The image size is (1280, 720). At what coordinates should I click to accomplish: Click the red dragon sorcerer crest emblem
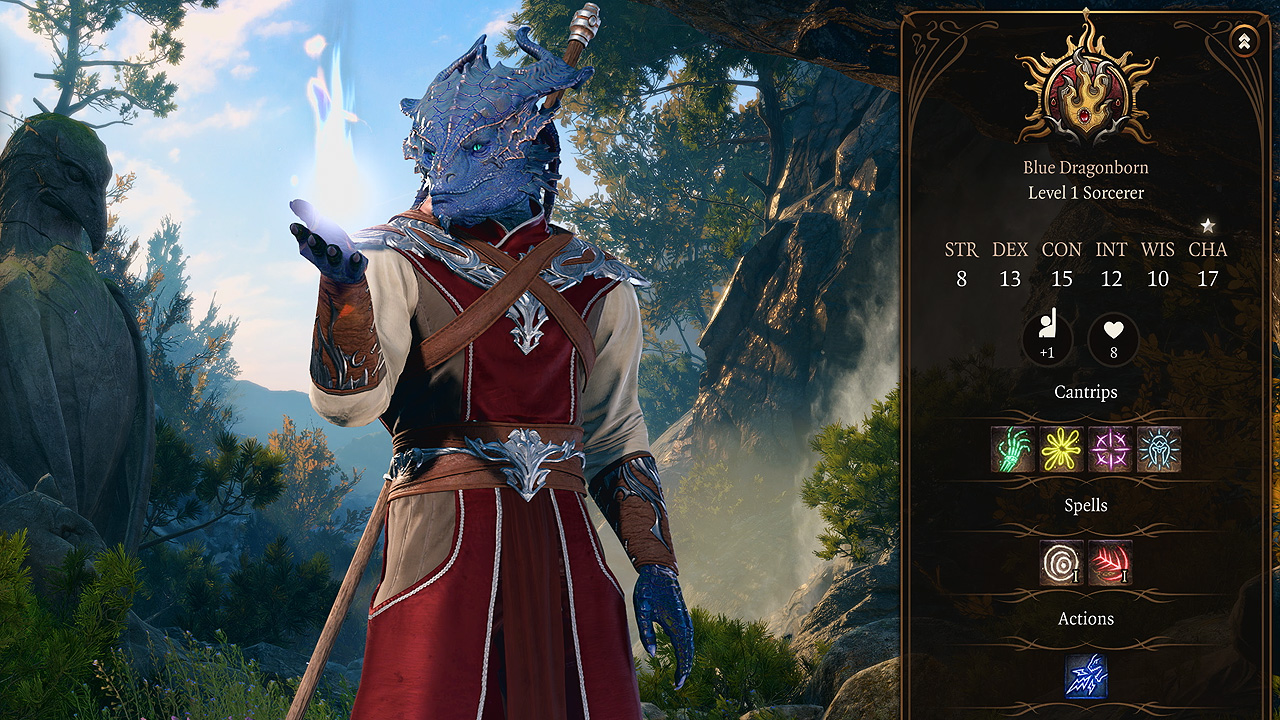point(1083,95)
